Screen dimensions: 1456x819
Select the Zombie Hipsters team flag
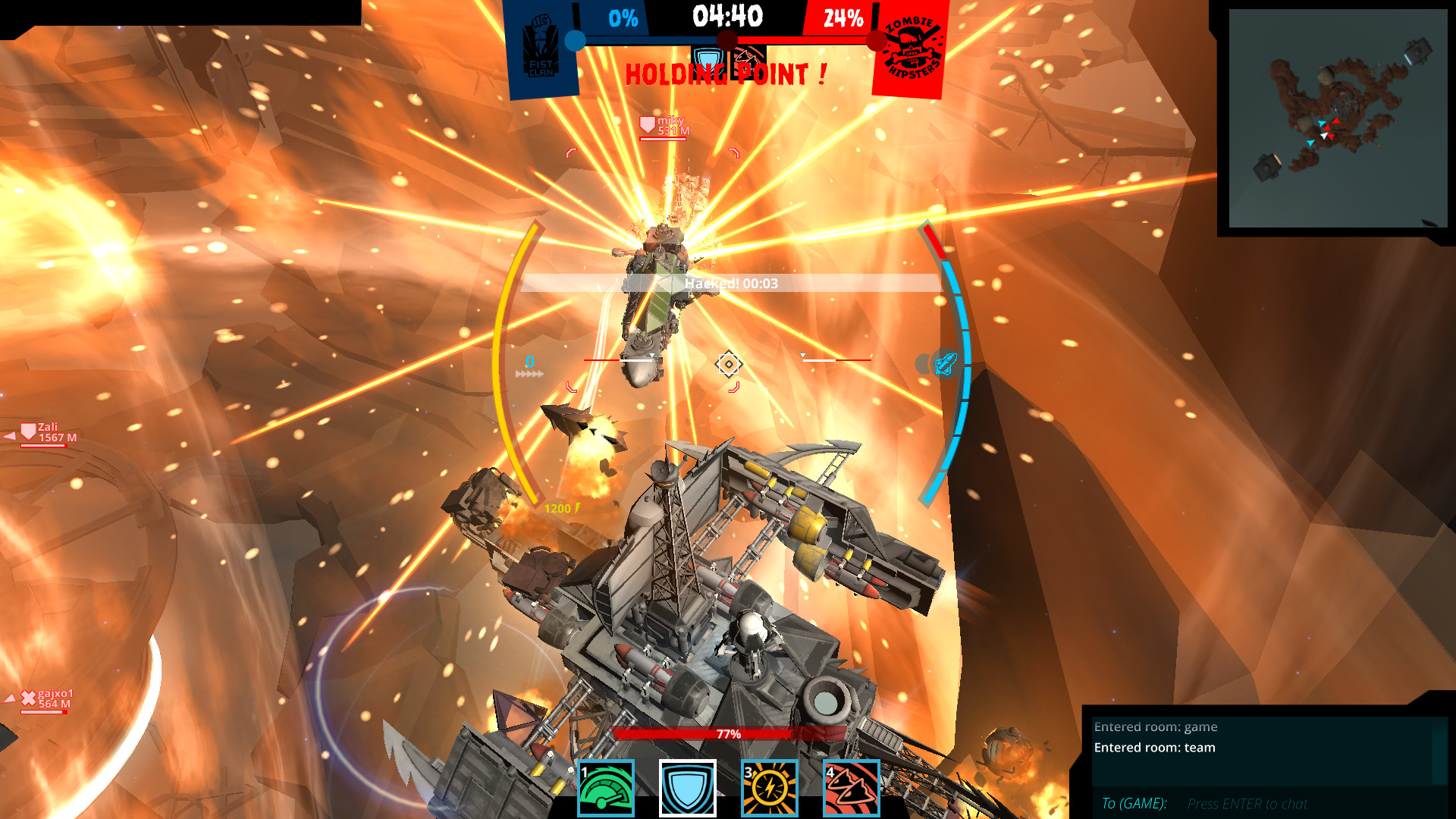909,49
